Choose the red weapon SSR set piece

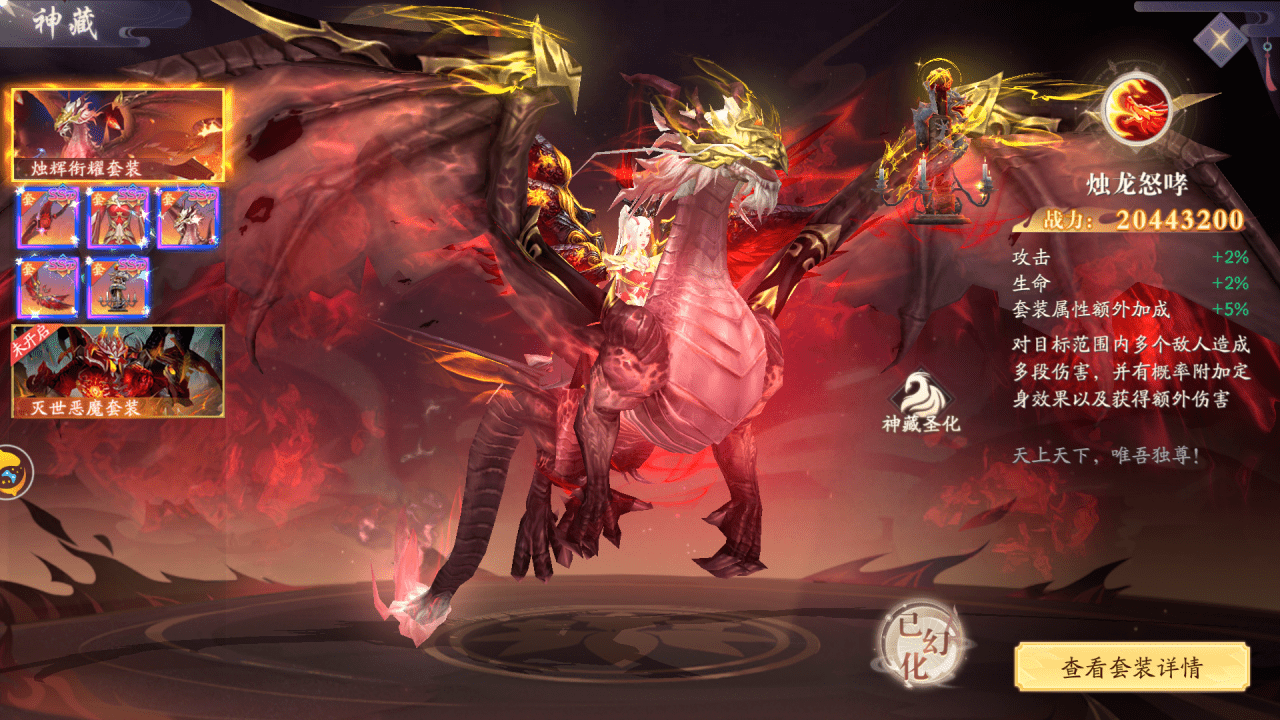(x=48, y=218)
